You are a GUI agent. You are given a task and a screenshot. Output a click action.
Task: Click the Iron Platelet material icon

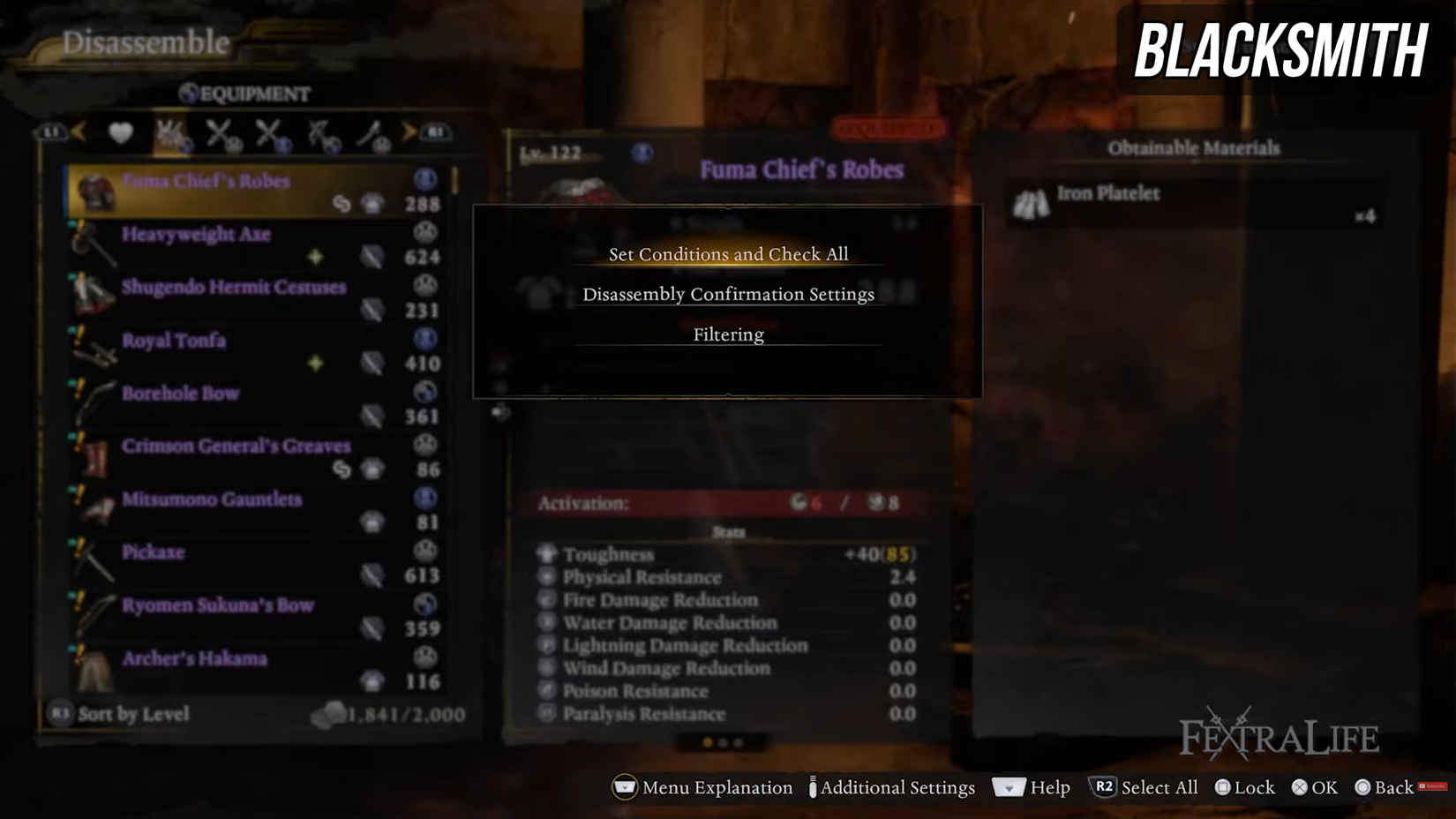[x=1031, y=199]
